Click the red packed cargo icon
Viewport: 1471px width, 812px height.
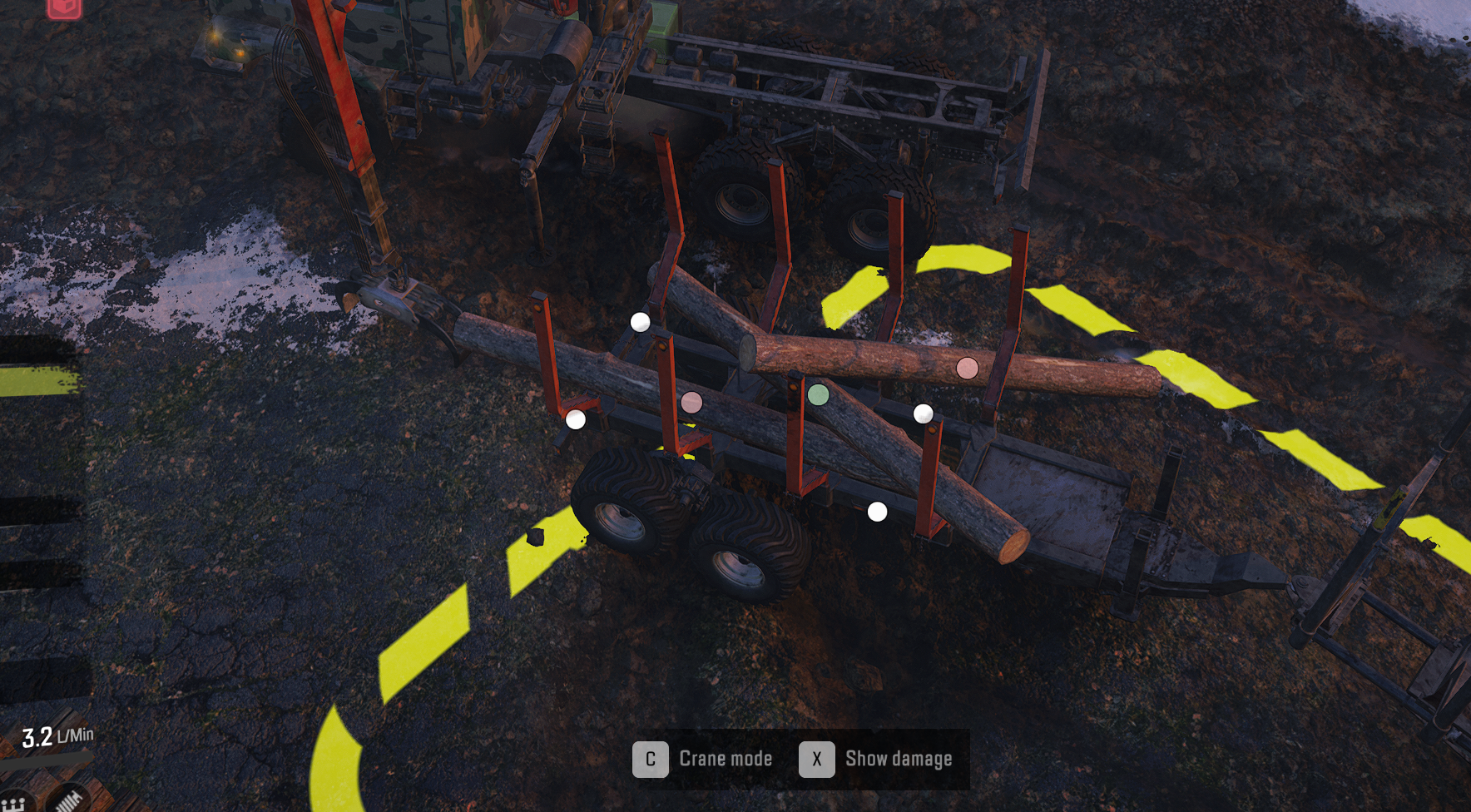click(x=64, y=8)
